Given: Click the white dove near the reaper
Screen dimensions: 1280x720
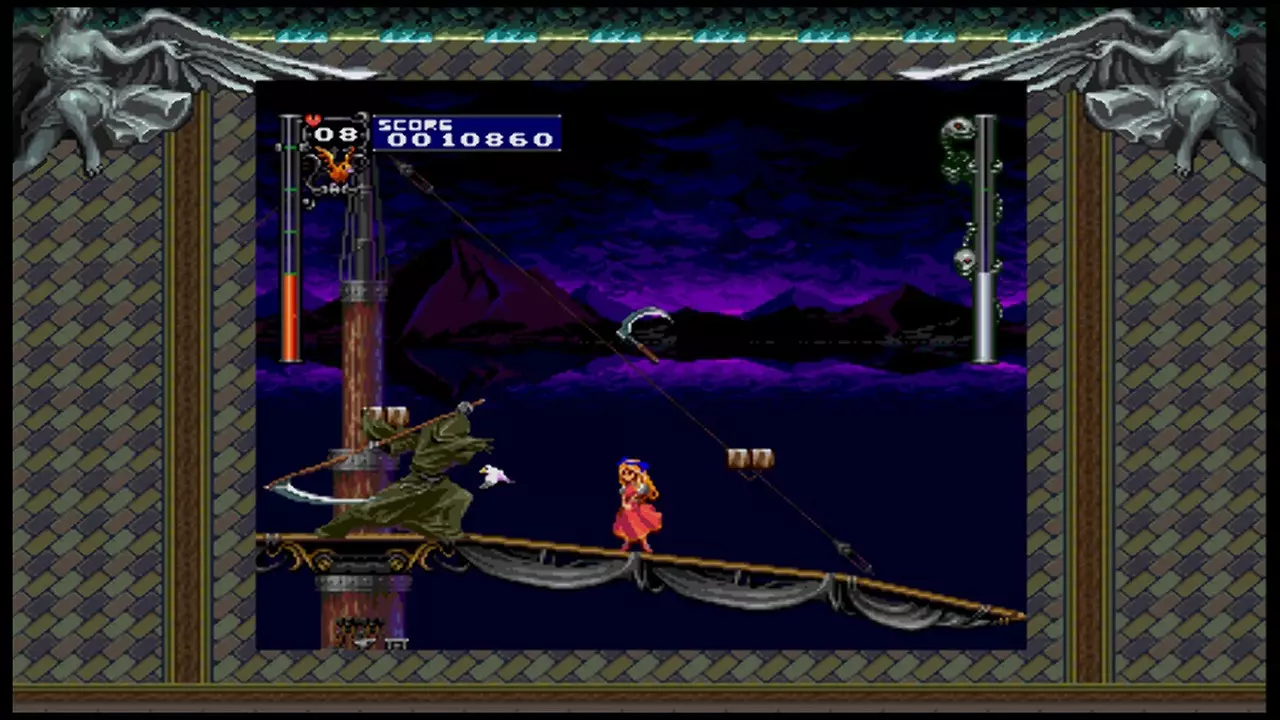Looking at the screenshot, I should pyautogui.click(x=492, y=477).
